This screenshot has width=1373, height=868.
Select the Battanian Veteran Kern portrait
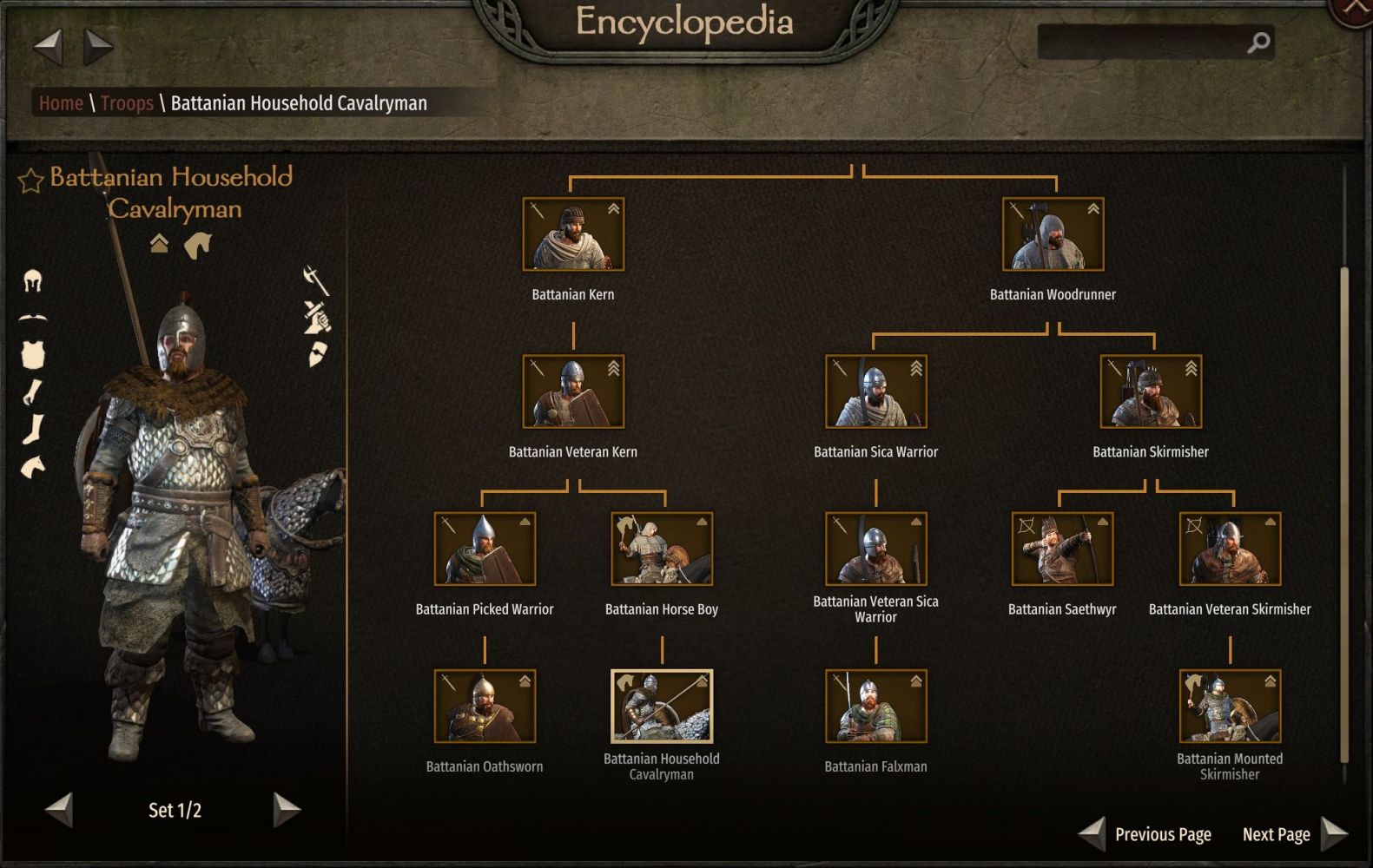(x=573, y=391)
